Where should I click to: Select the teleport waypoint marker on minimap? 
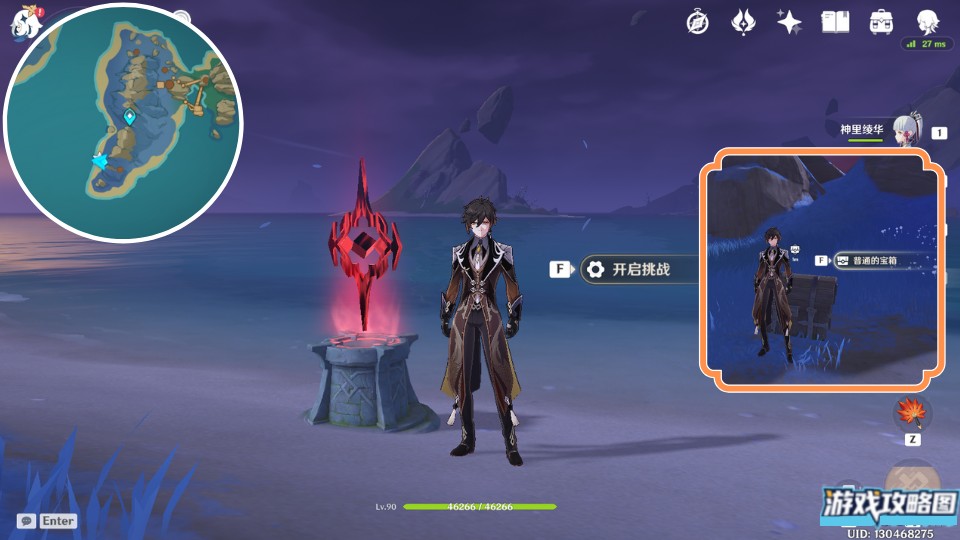pyautogui.click(x=129, y=118)
